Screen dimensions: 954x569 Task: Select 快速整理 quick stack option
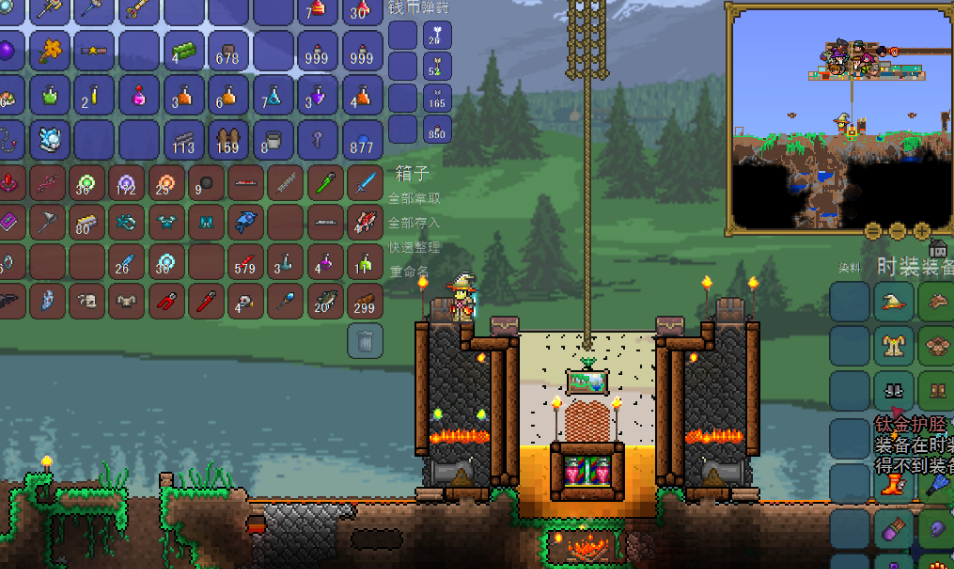coord(414,247)
